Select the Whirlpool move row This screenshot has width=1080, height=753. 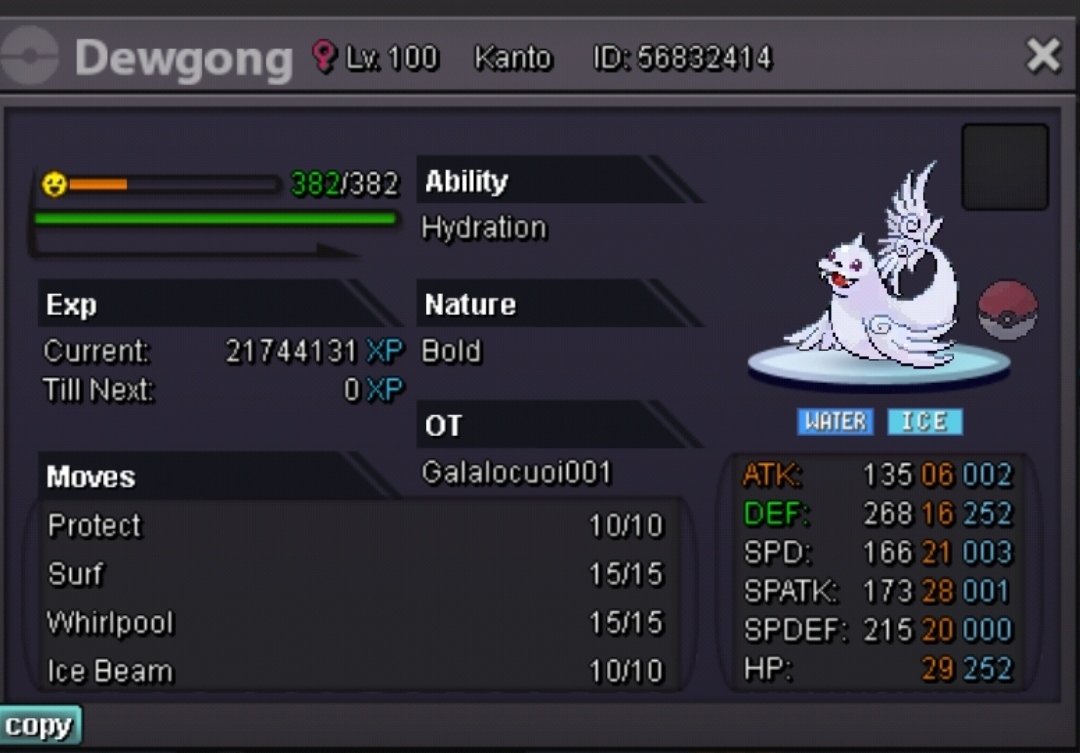355,623
